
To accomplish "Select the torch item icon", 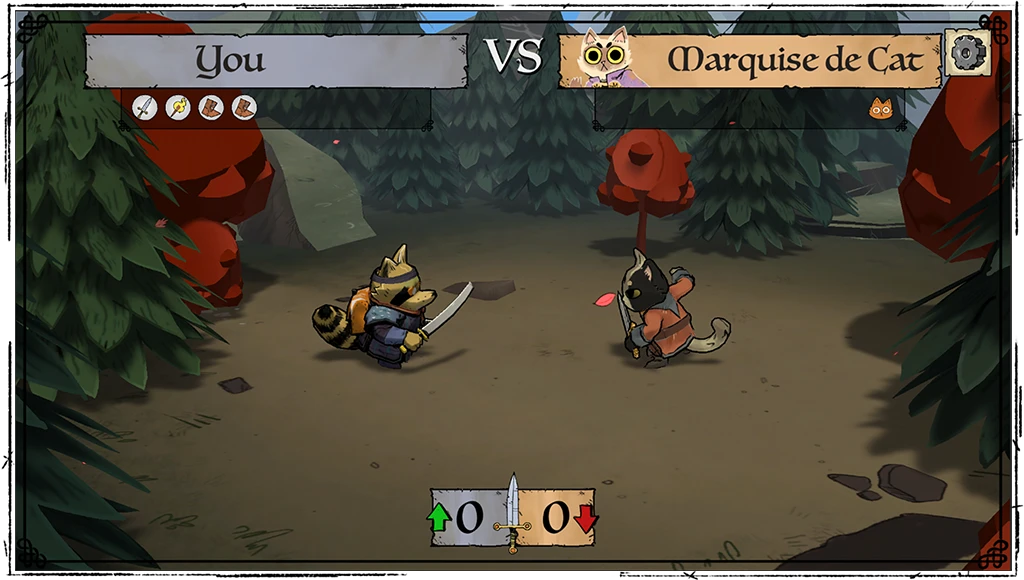I will coord(178,107).
